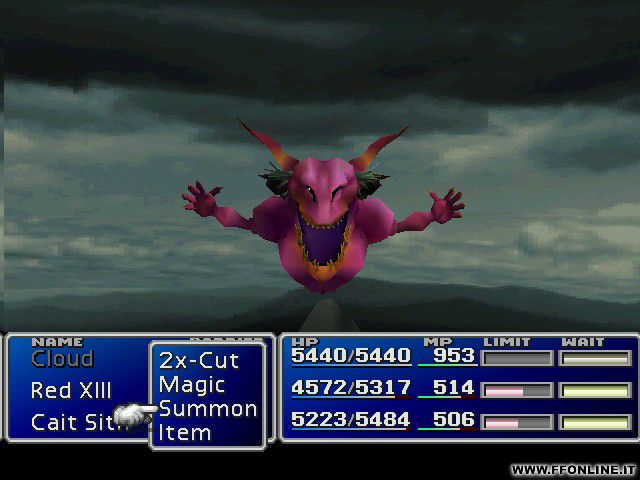This screenshot has height=480, width=640.
Task: Select Item in the command list
Action: tap(185, 432)
